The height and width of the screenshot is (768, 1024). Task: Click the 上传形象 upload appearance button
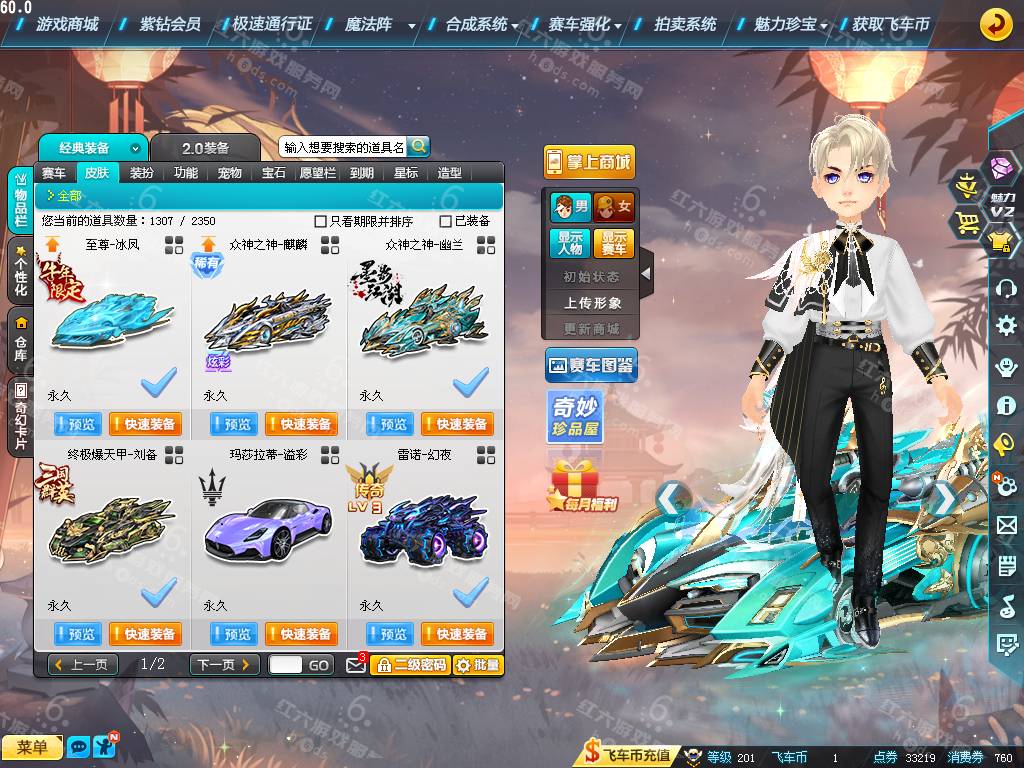point(592,302)
